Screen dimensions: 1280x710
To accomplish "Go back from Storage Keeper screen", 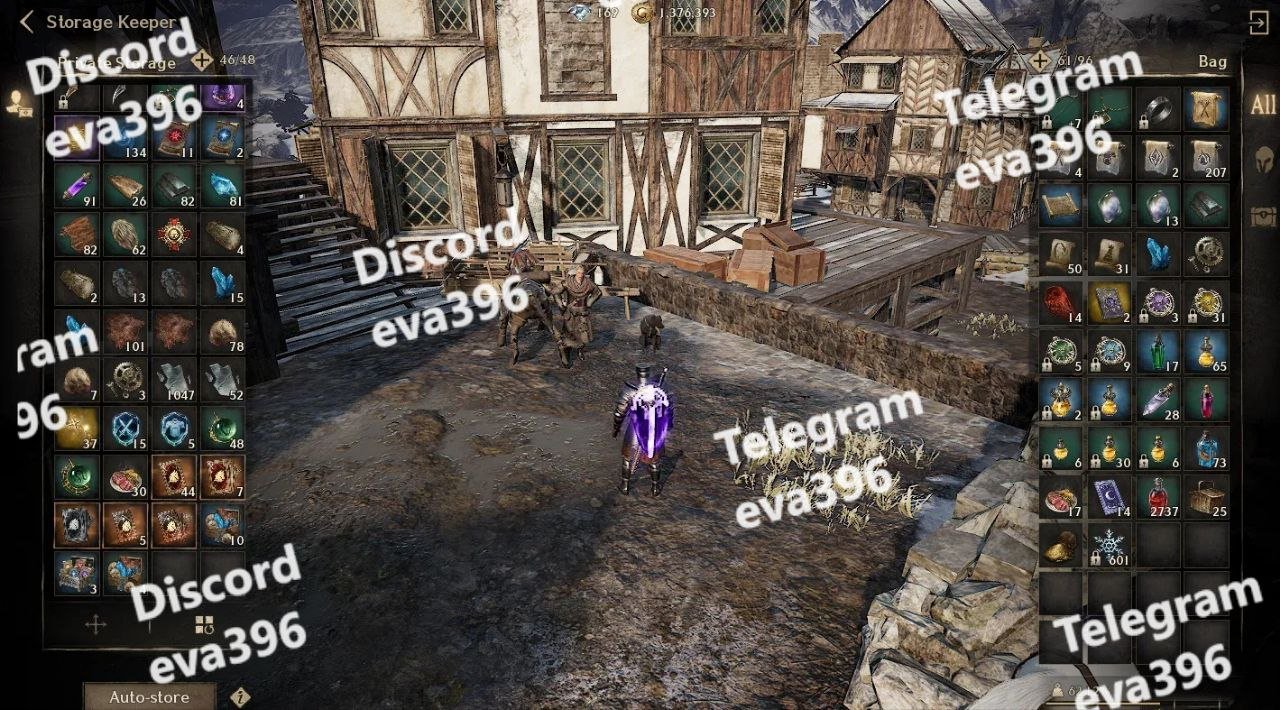I will (27, 21).
